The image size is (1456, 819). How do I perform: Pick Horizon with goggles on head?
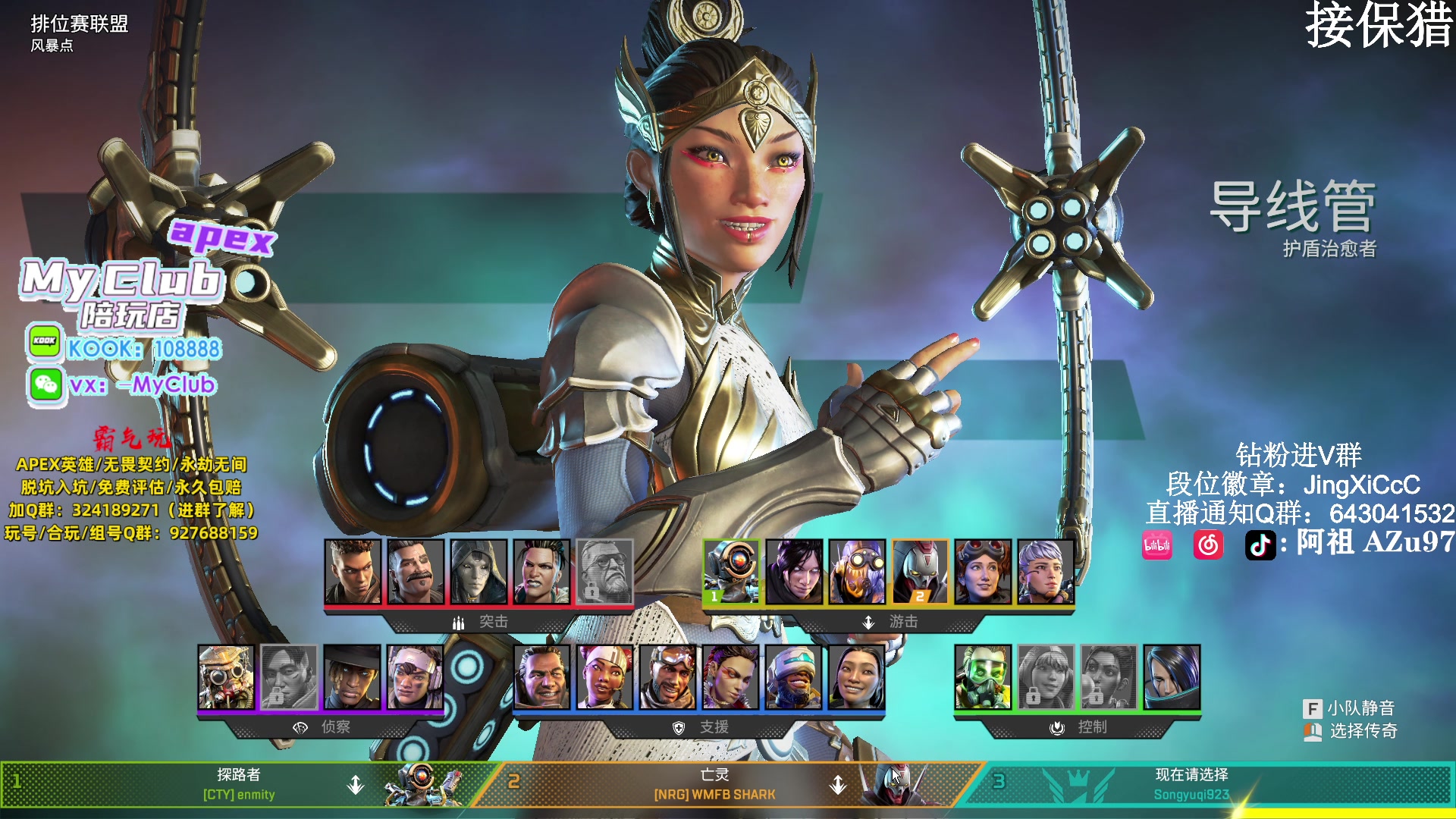coord(983,571)
